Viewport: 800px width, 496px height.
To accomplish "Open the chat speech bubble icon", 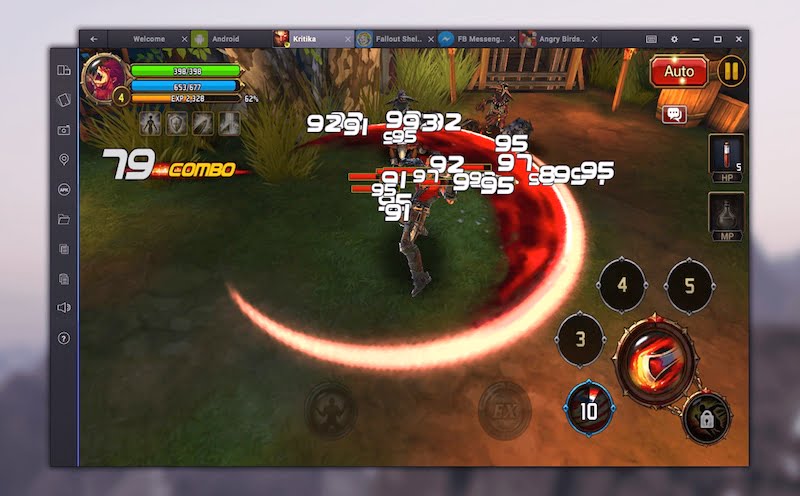I will pyautogui.click(x=674, y=114).
